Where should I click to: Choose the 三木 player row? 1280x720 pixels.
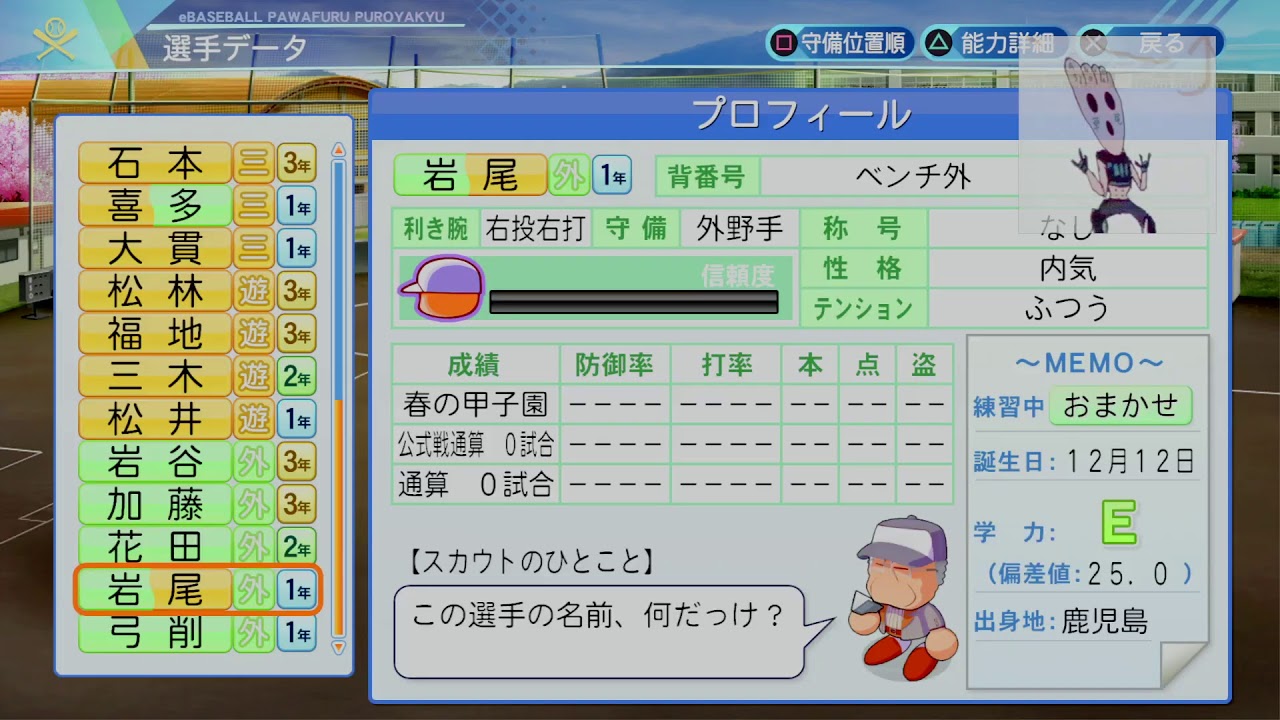197,377
